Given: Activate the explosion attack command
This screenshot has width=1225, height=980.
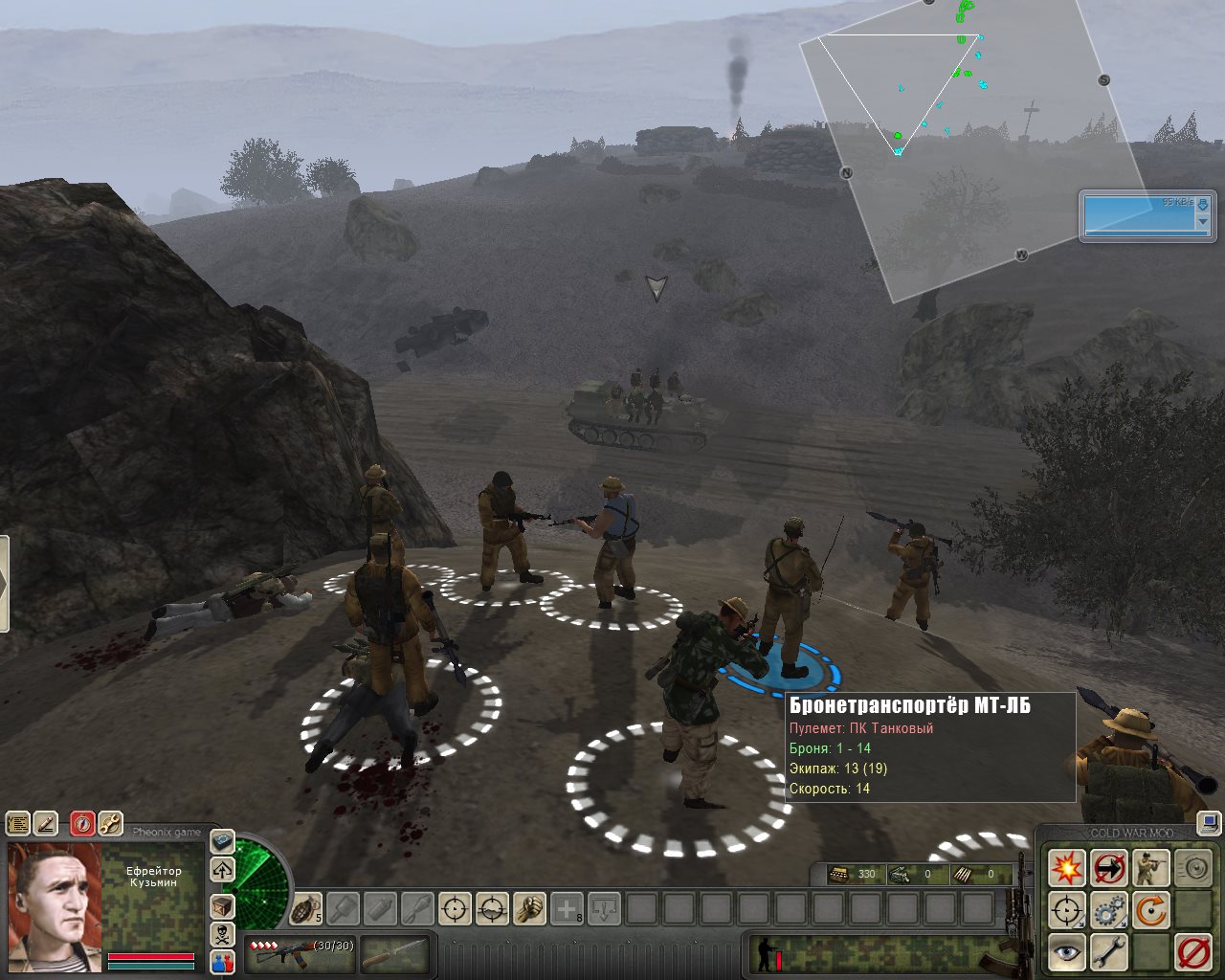Looking at the screenshot, I should pos(1066,869).
